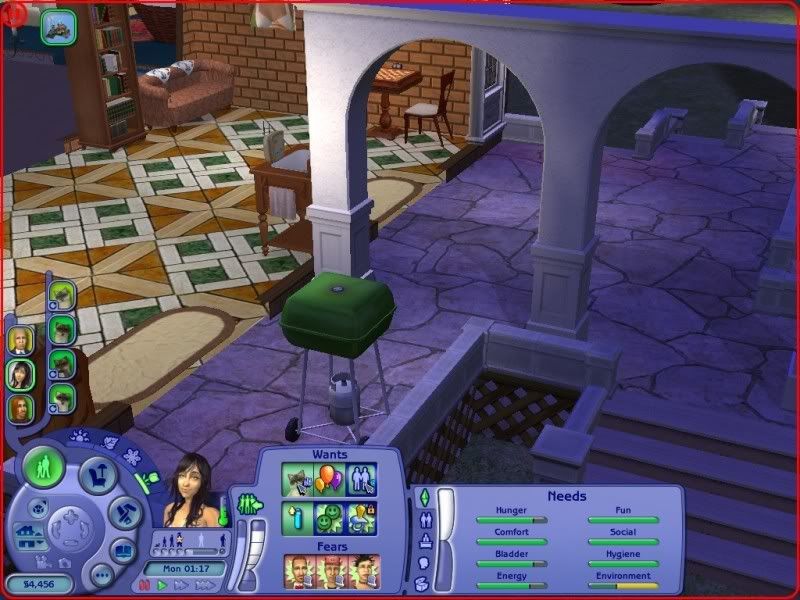Set game speed to normal play

(160, 585)
